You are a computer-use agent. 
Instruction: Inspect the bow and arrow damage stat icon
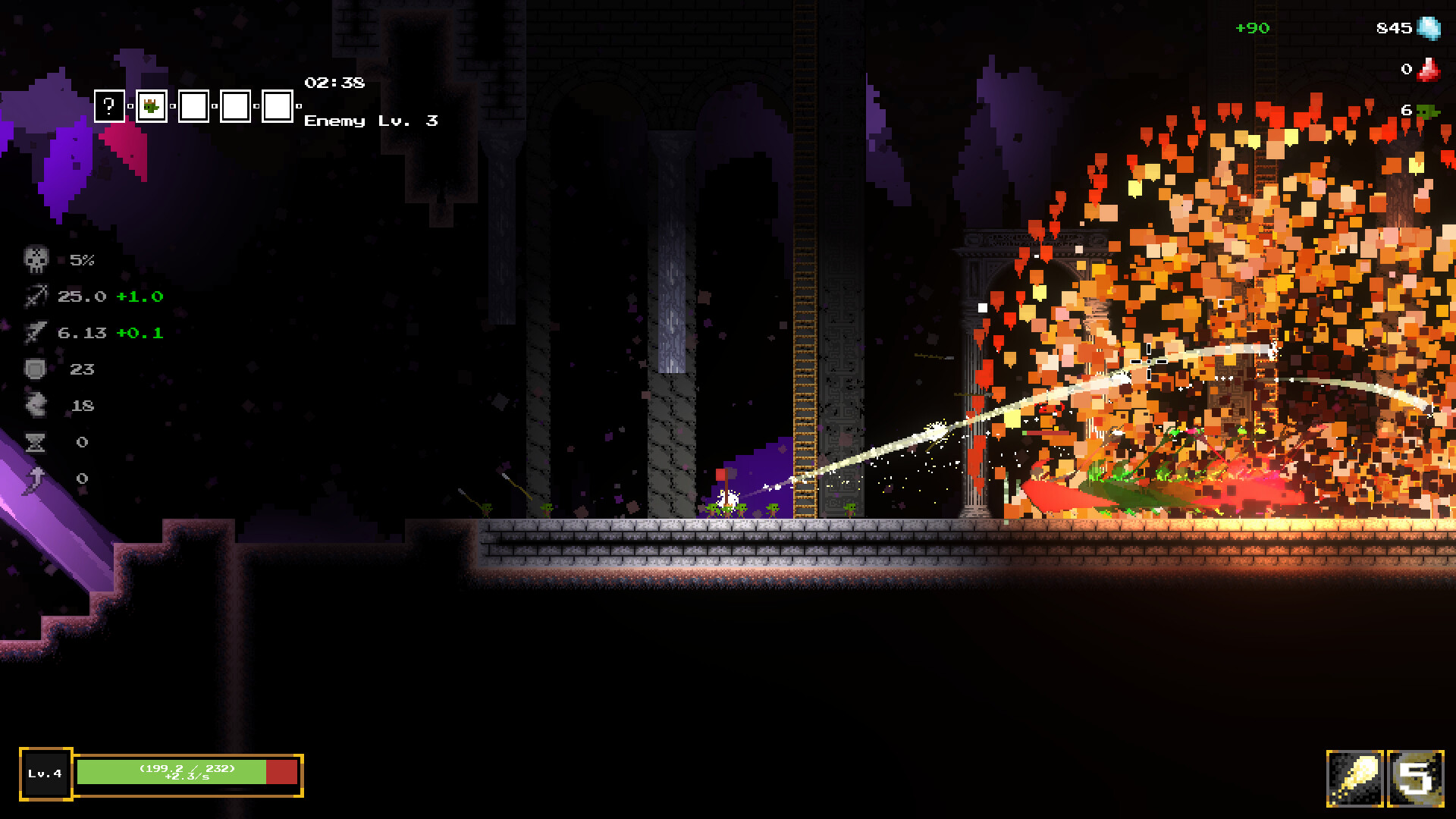(36, 297)
